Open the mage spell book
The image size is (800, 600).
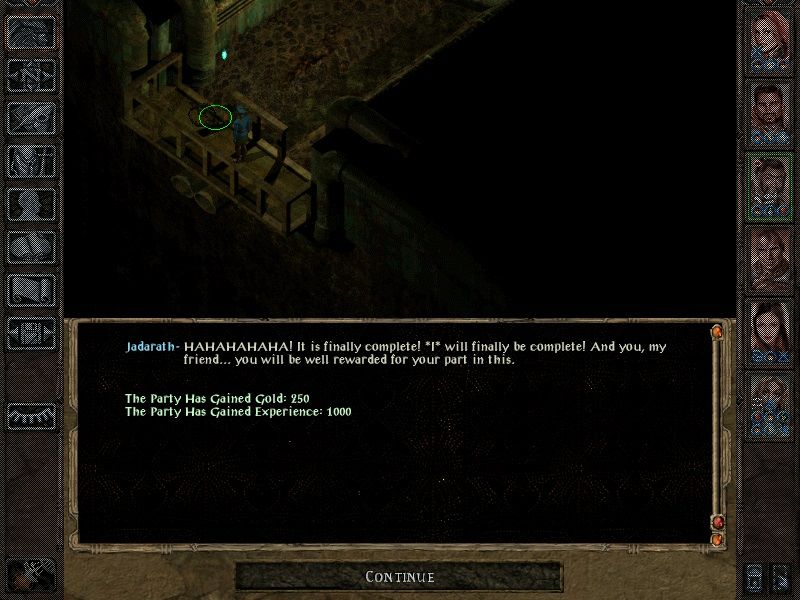[x=30, y=247]
